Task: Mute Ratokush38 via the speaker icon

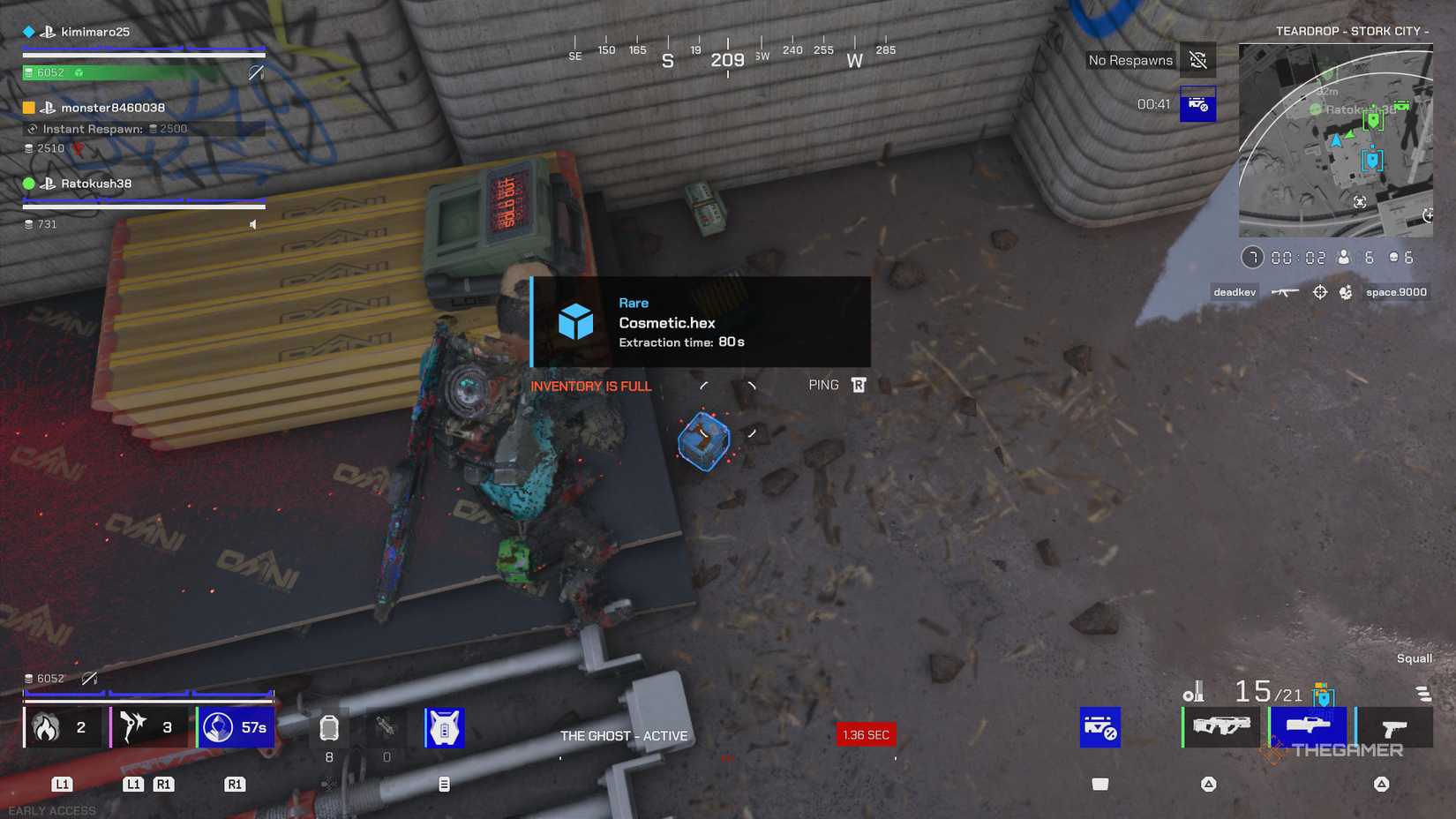Action: [253, 224]
